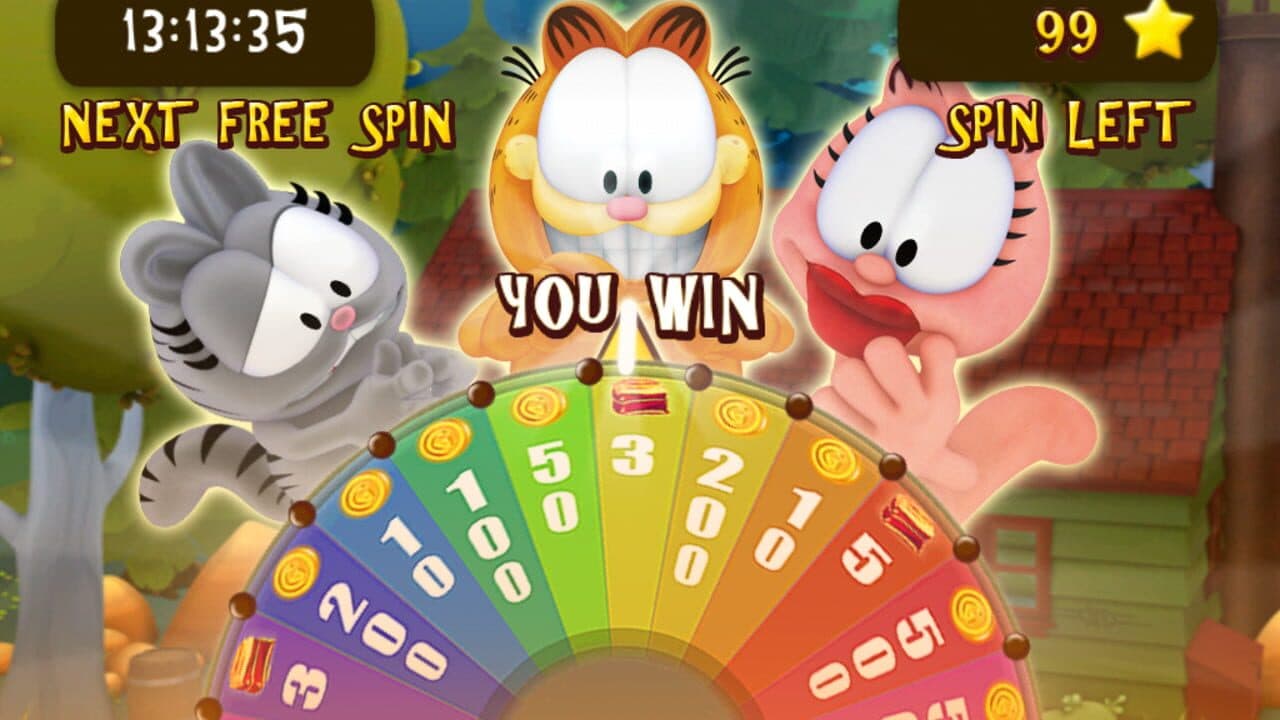Tap the bacon icon on the yellow 3 segment

(x=640, y=399)
